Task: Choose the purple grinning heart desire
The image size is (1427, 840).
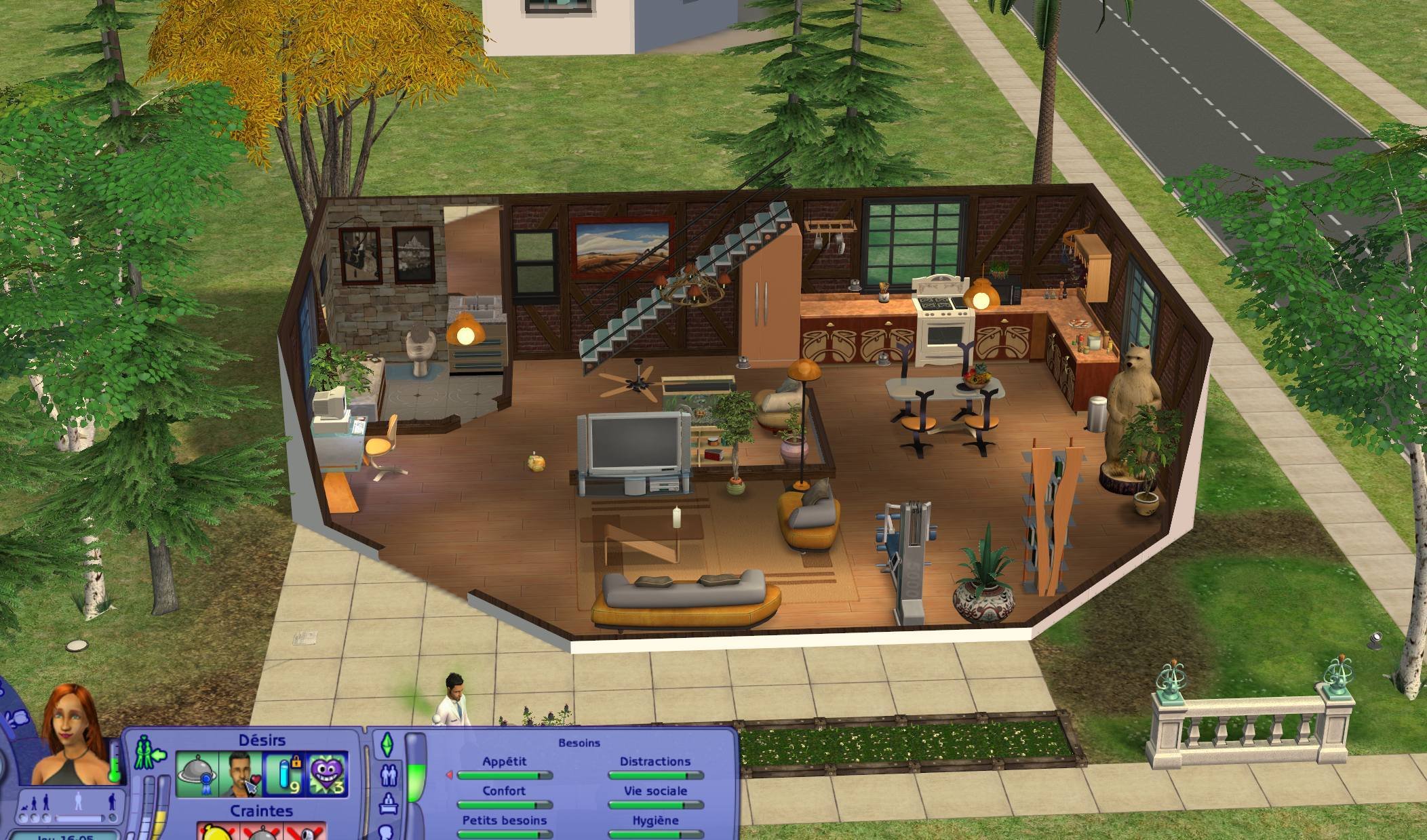Action: click(328, 774)
